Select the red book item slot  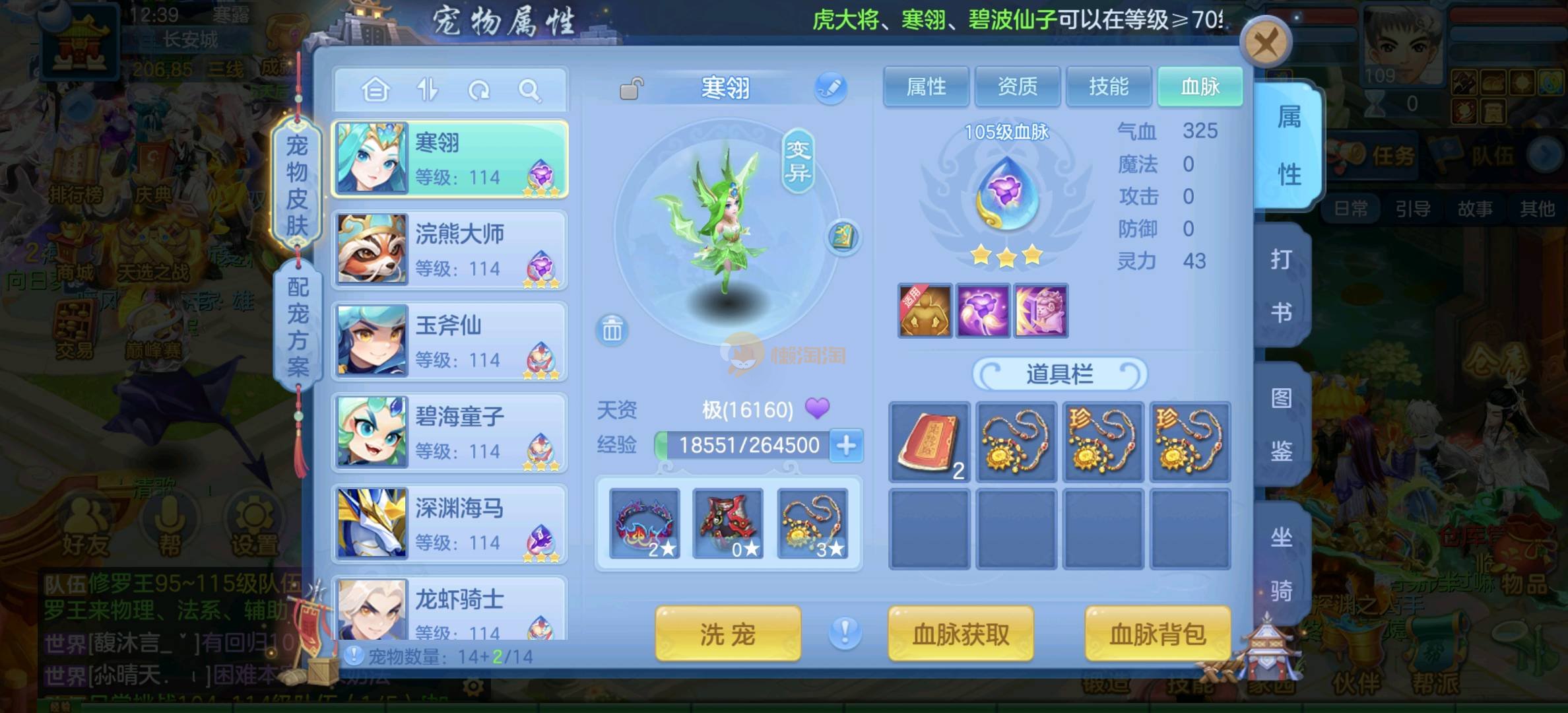click(x=929, y=442)
